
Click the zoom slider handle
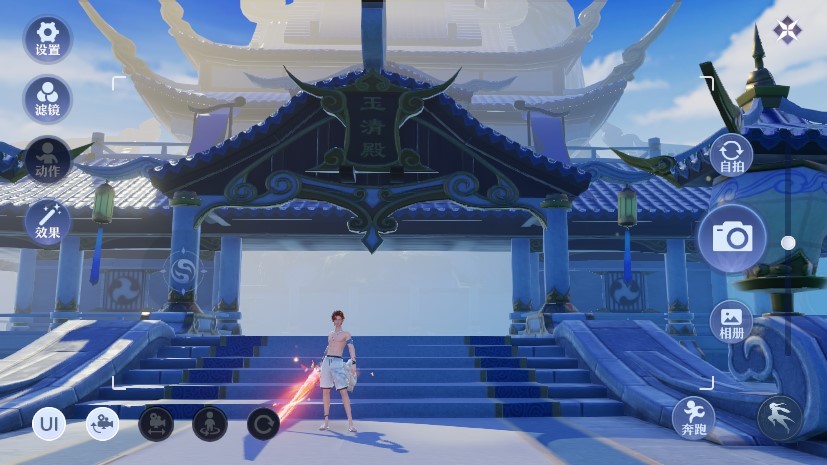click(788, 242)
